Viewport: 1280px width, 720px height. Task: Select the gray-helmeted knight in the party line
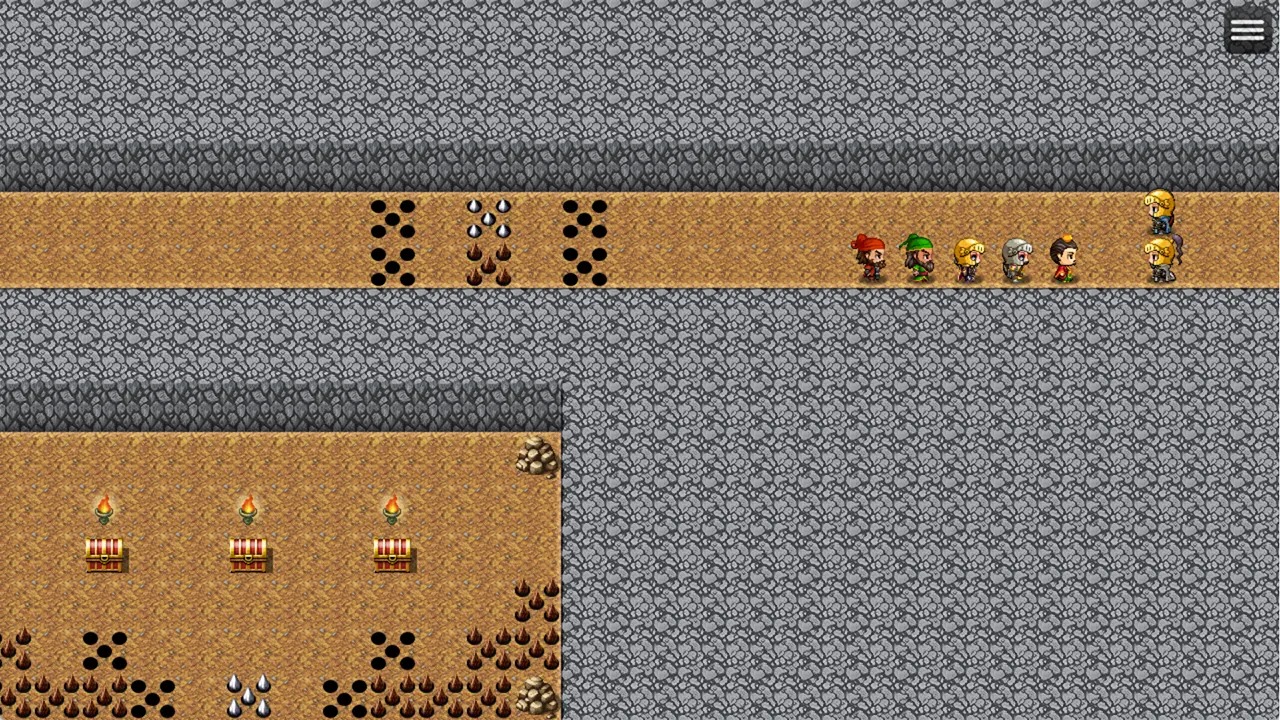pos(1018,258)
